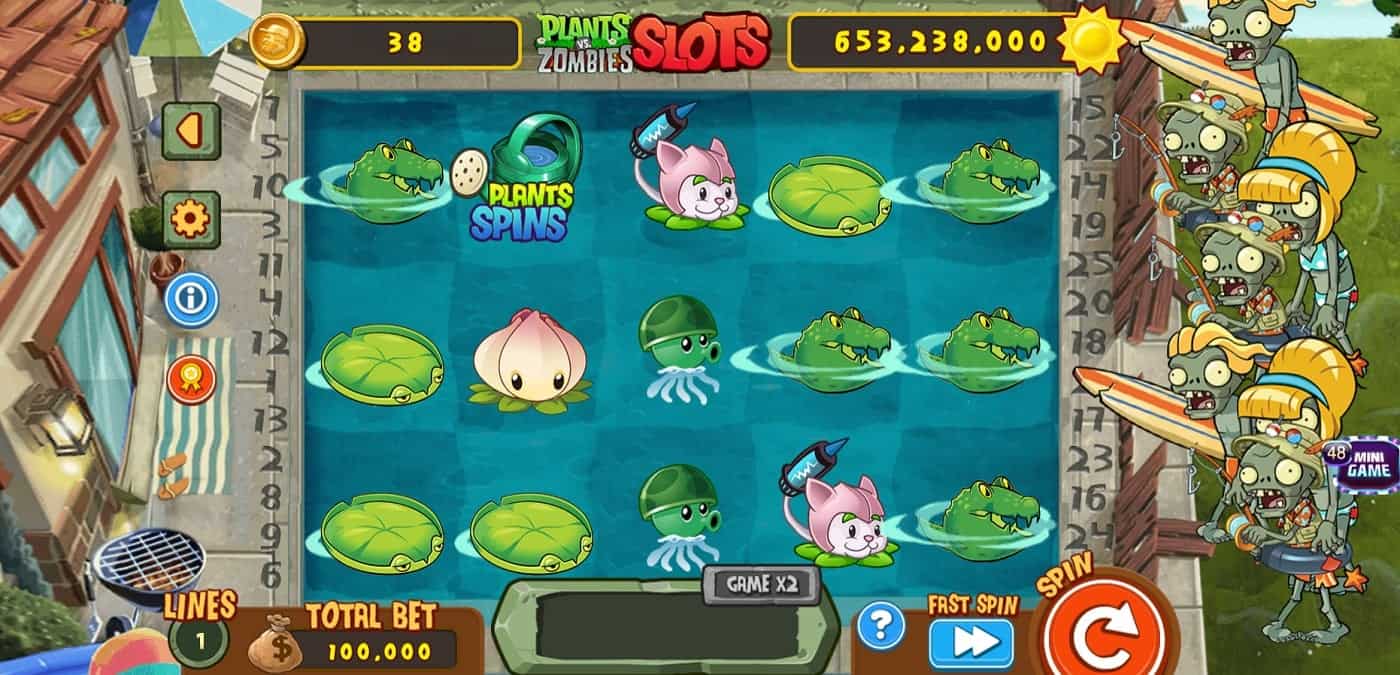Click the Game X2 gamble button
Viewport: 1400px width, 675px height.
(x=761, y=584)
